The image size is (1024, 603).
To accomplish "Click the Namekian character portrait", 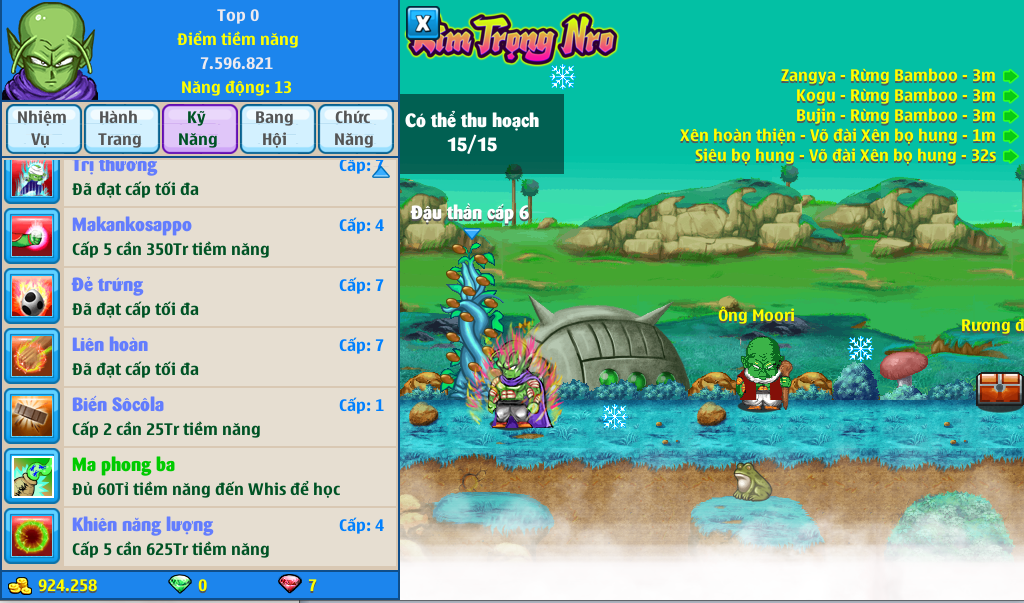I will [48, 50].
